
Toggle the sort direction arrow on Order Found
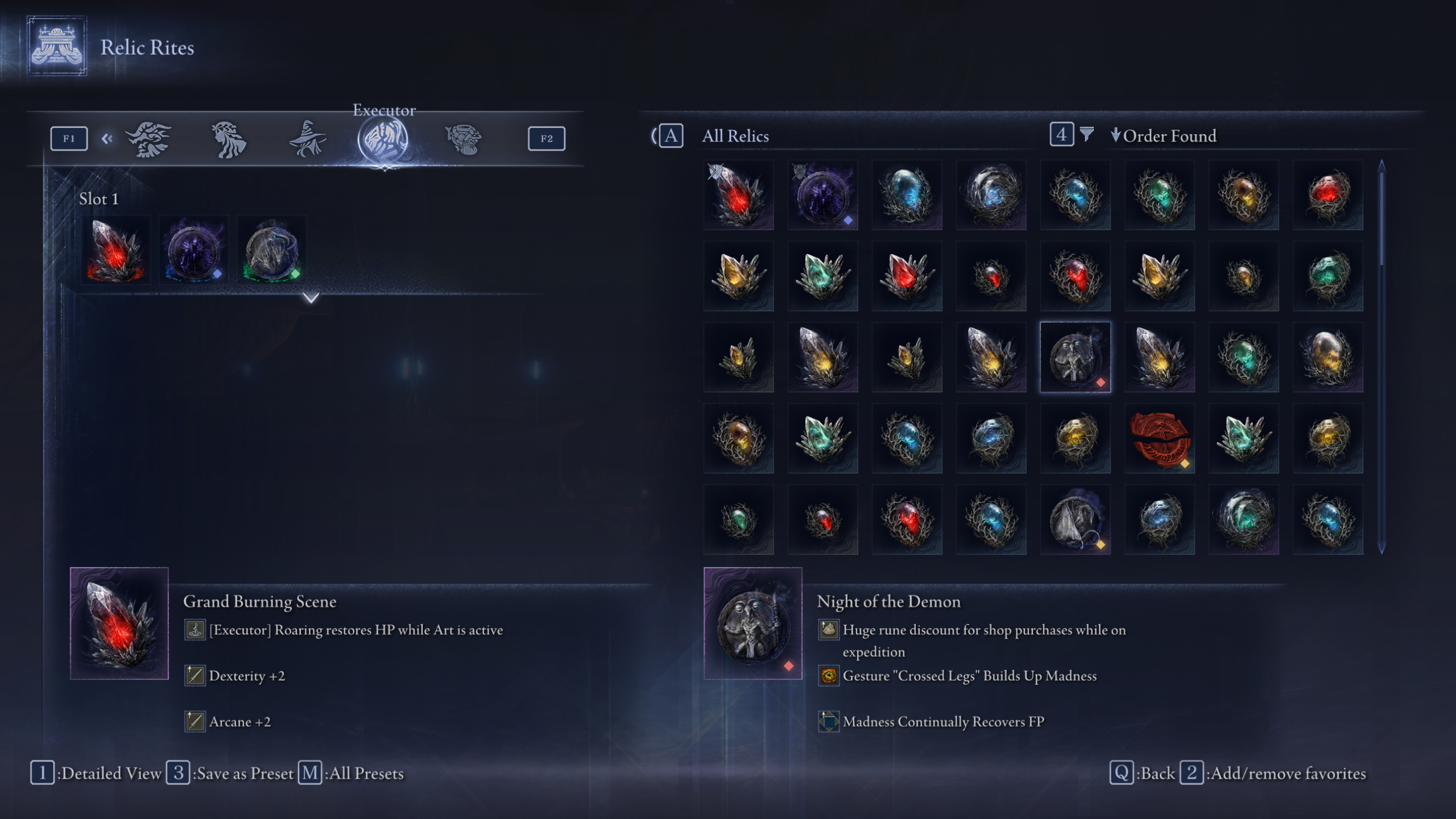(1116, 136)
